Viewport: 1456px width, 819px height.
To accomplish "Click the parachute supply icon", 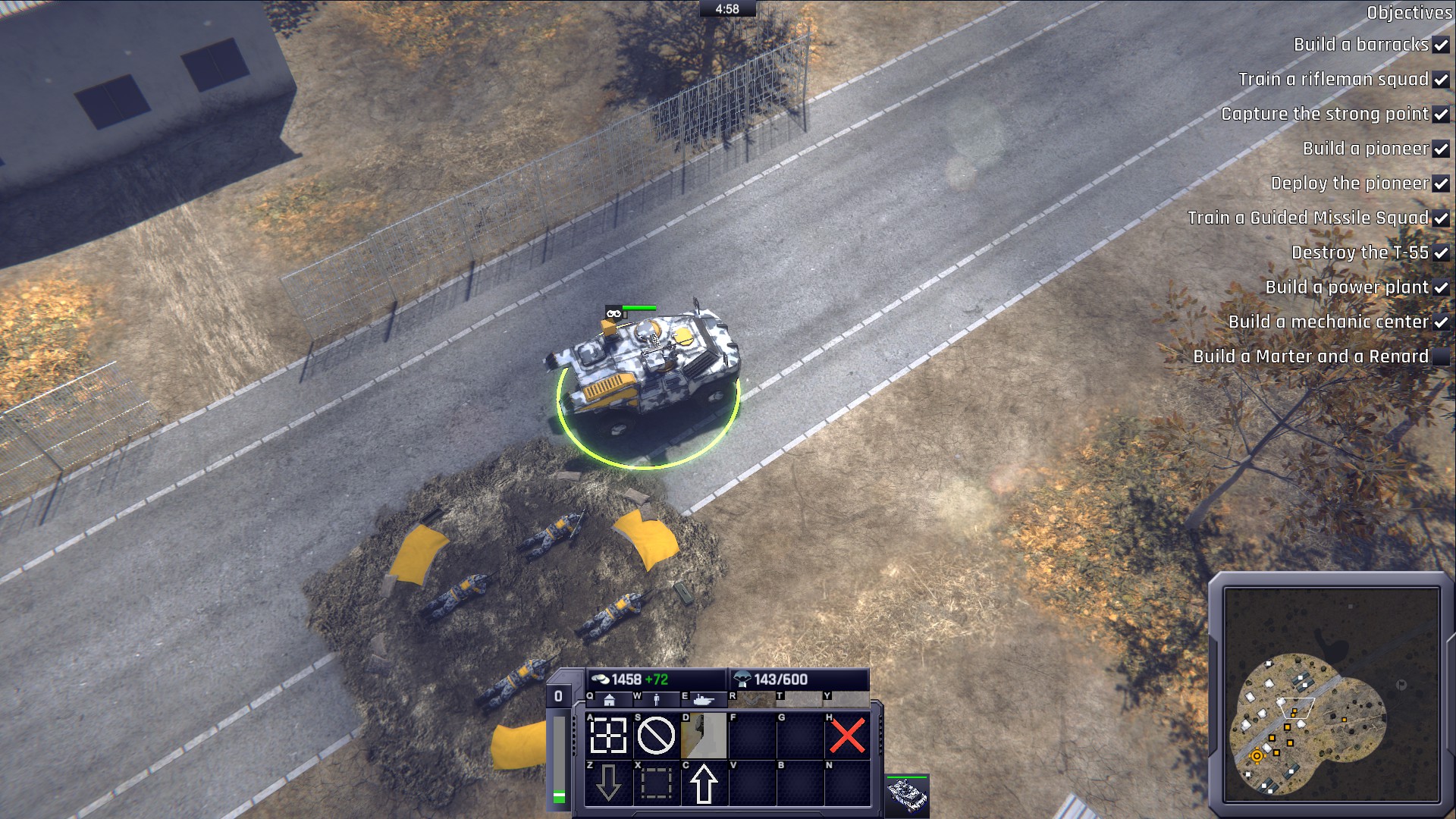I will [743, 678].
